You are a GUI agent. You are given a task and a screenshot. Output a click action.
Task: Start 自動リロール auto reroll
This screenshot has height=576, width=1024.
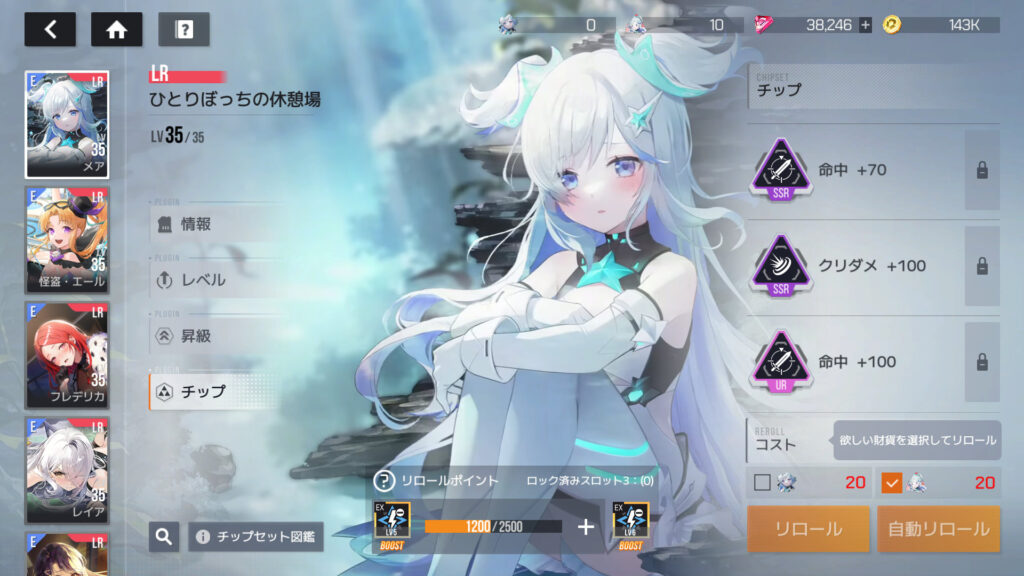[x=938, y=529]
